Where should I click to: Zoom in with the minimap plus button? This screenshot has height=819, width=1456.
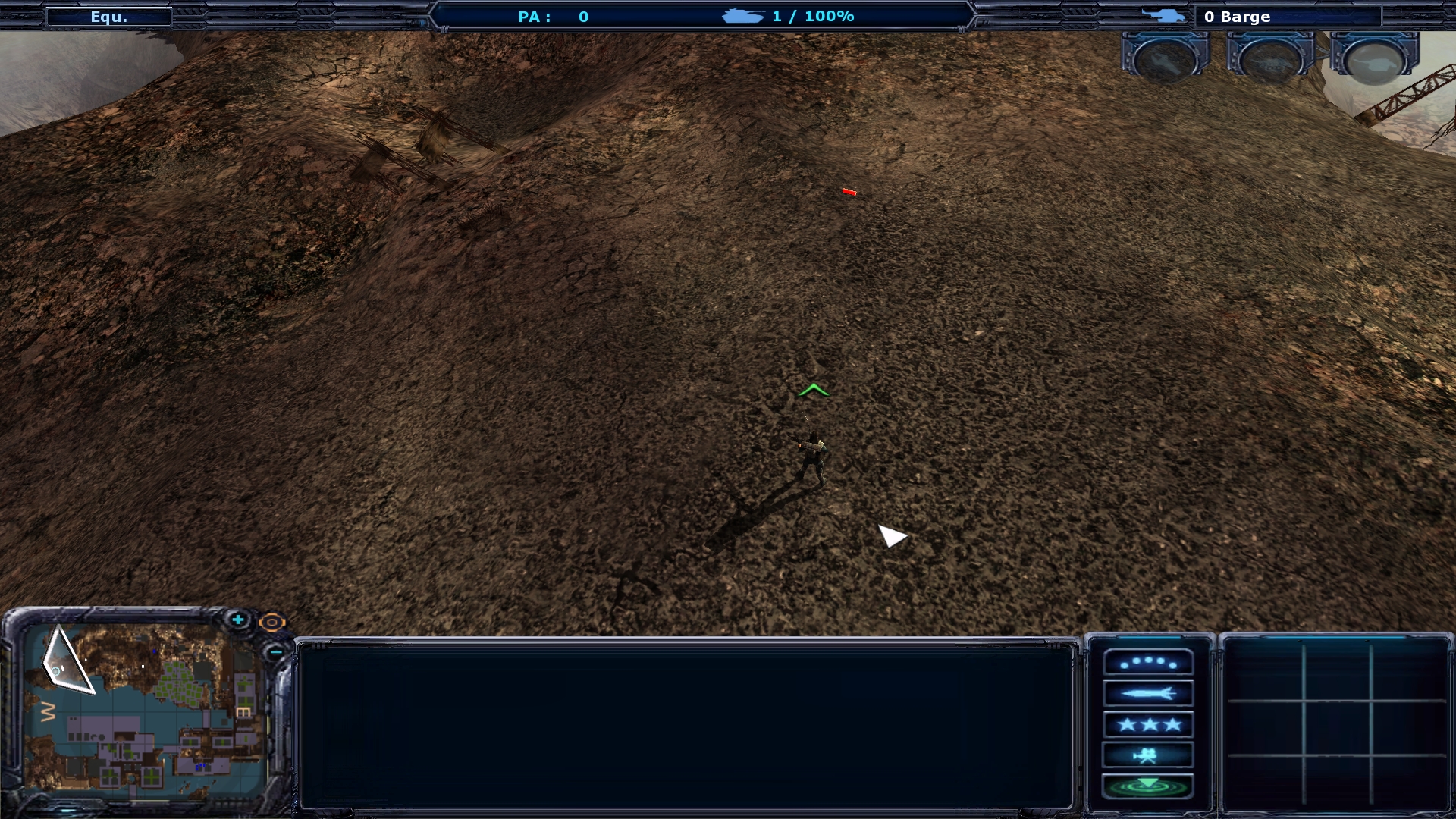tap(238, 620)
